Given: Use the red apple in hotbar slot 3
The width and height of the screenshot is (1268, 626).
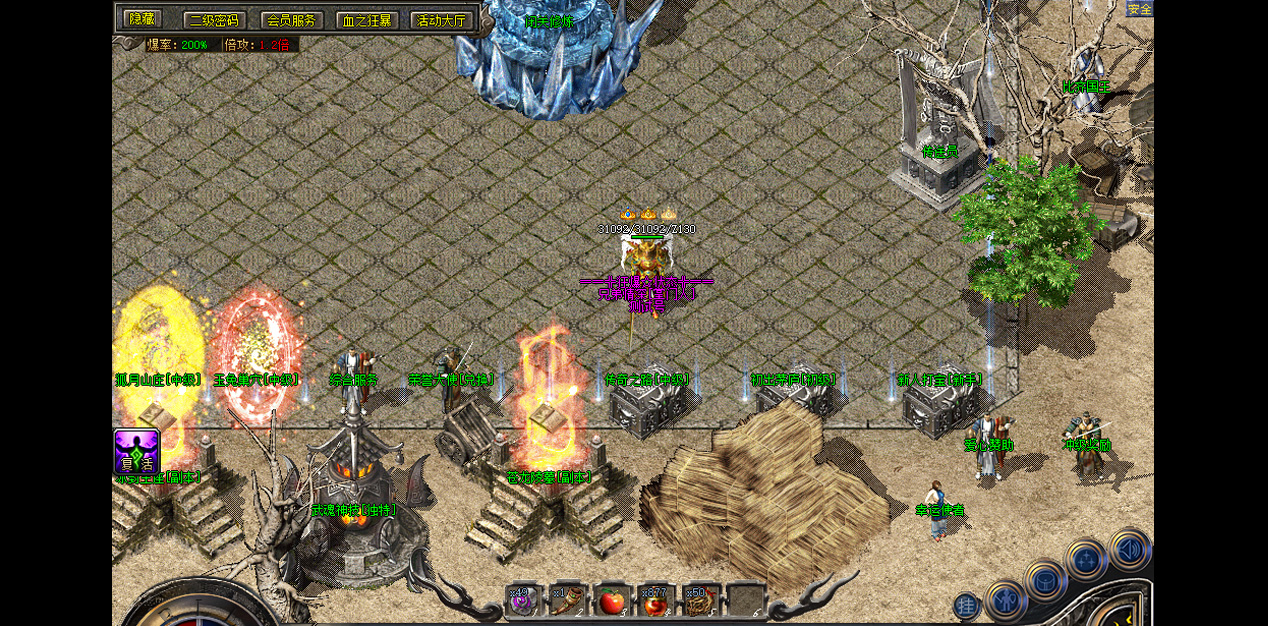Looking at the screenshot, I should point(611,600).
